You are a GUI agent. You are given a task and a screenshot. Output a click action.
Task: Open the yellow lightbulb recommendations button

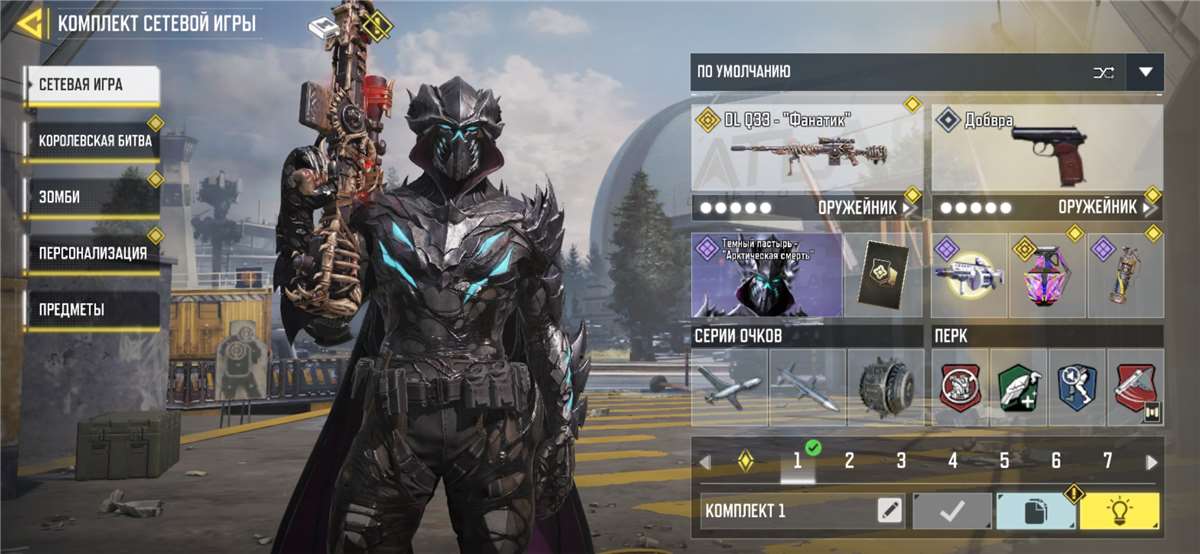click(1120, 511)
